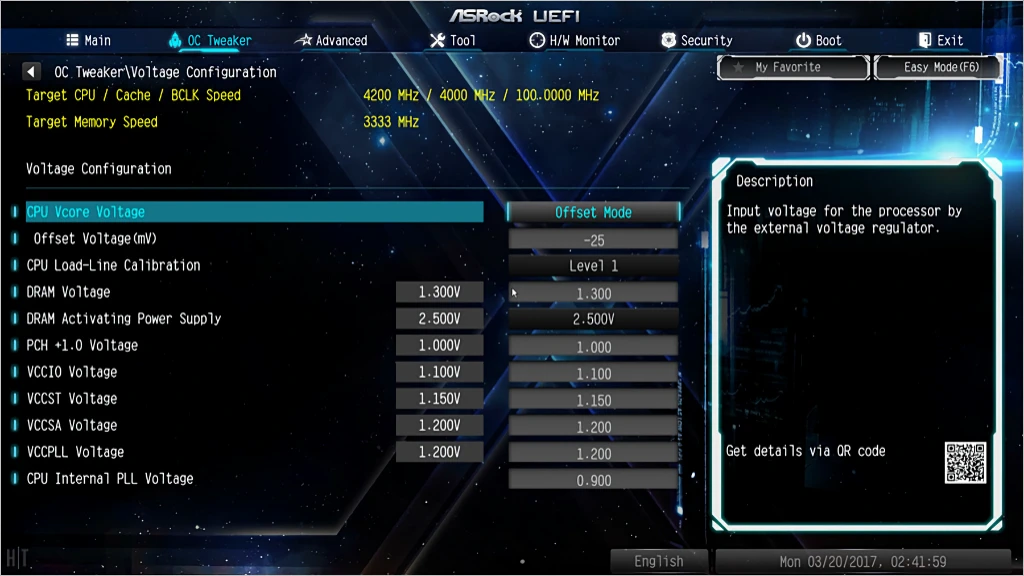Viewport: 1024px width, 576px height.
Task: Open My Favorite list
Action: (793, 68)
